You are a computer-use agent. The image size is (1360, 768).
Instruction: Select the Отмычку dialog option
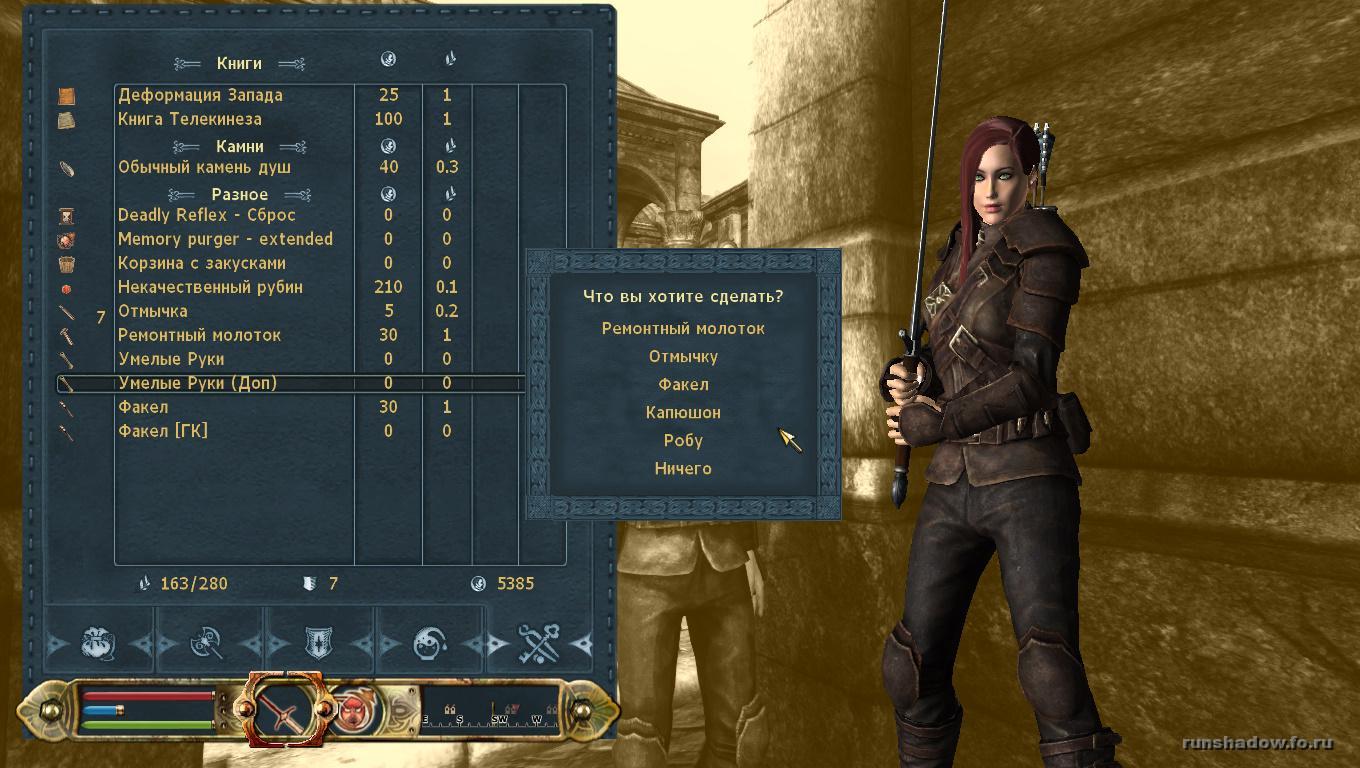click(683, 356)
